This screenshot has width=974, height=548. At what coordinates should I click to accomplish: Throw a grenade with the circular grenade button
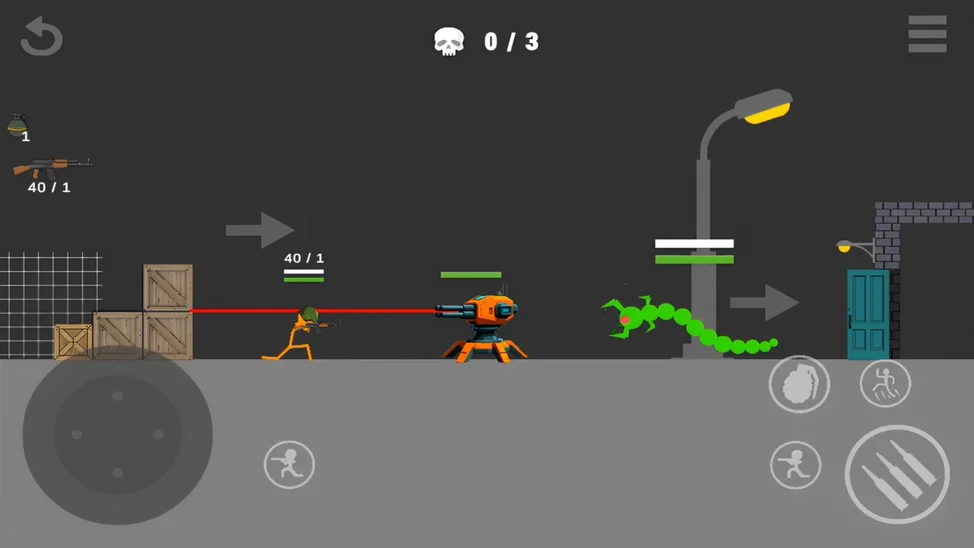coord(799,383)
